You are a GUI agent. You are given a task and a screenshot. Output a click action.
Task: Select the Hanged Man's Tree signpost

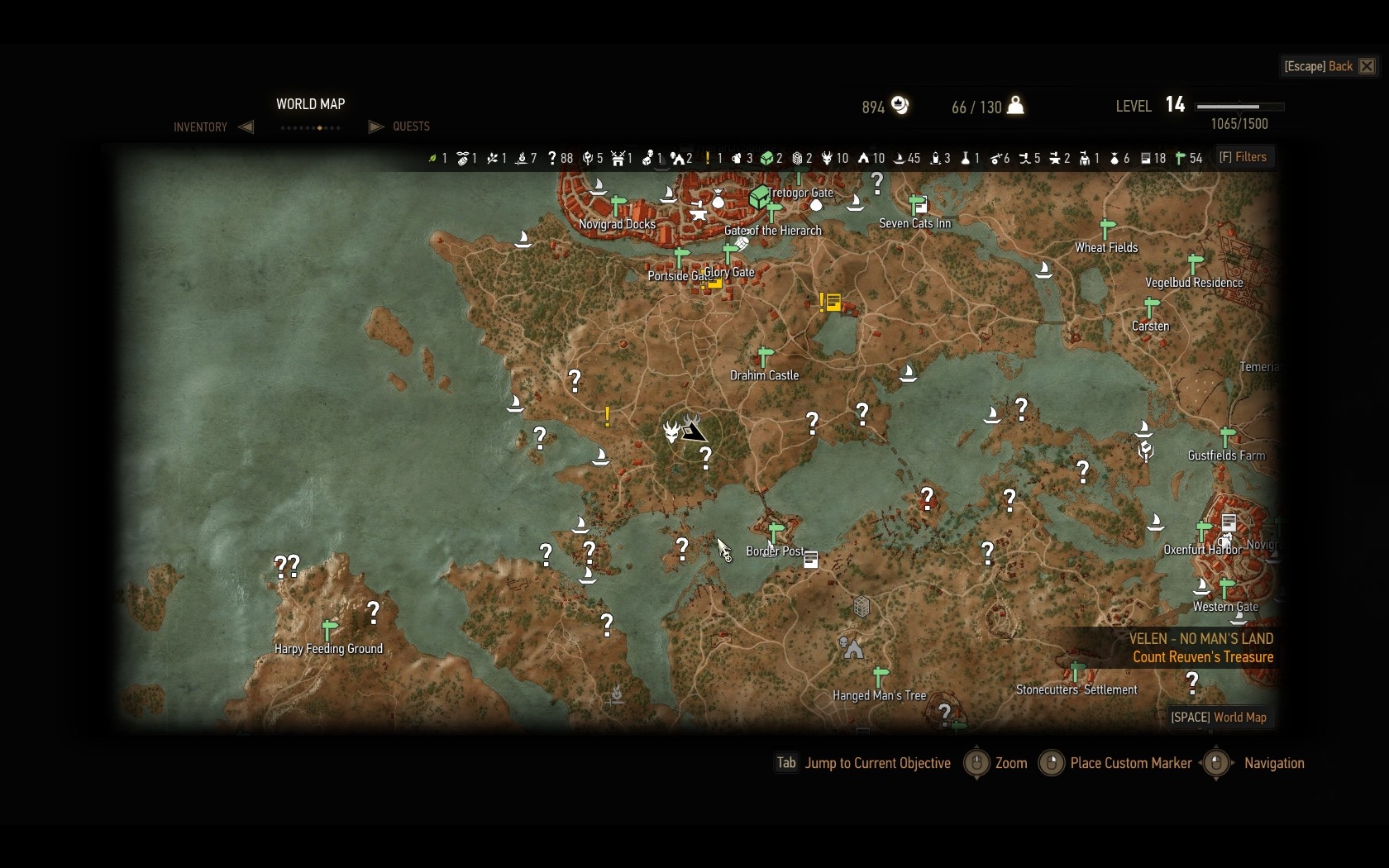[881, 676]
